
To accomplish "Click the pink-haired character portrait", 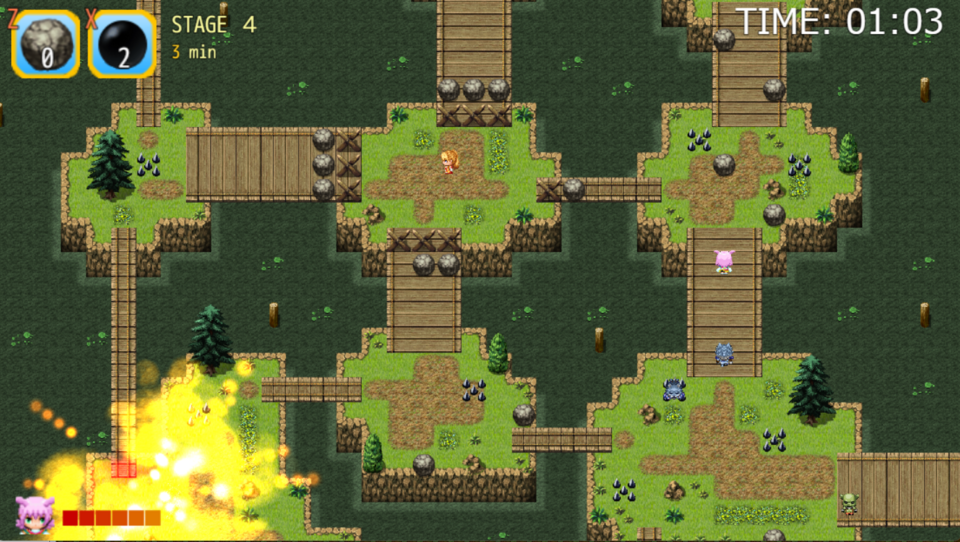I will coord(34,515).
